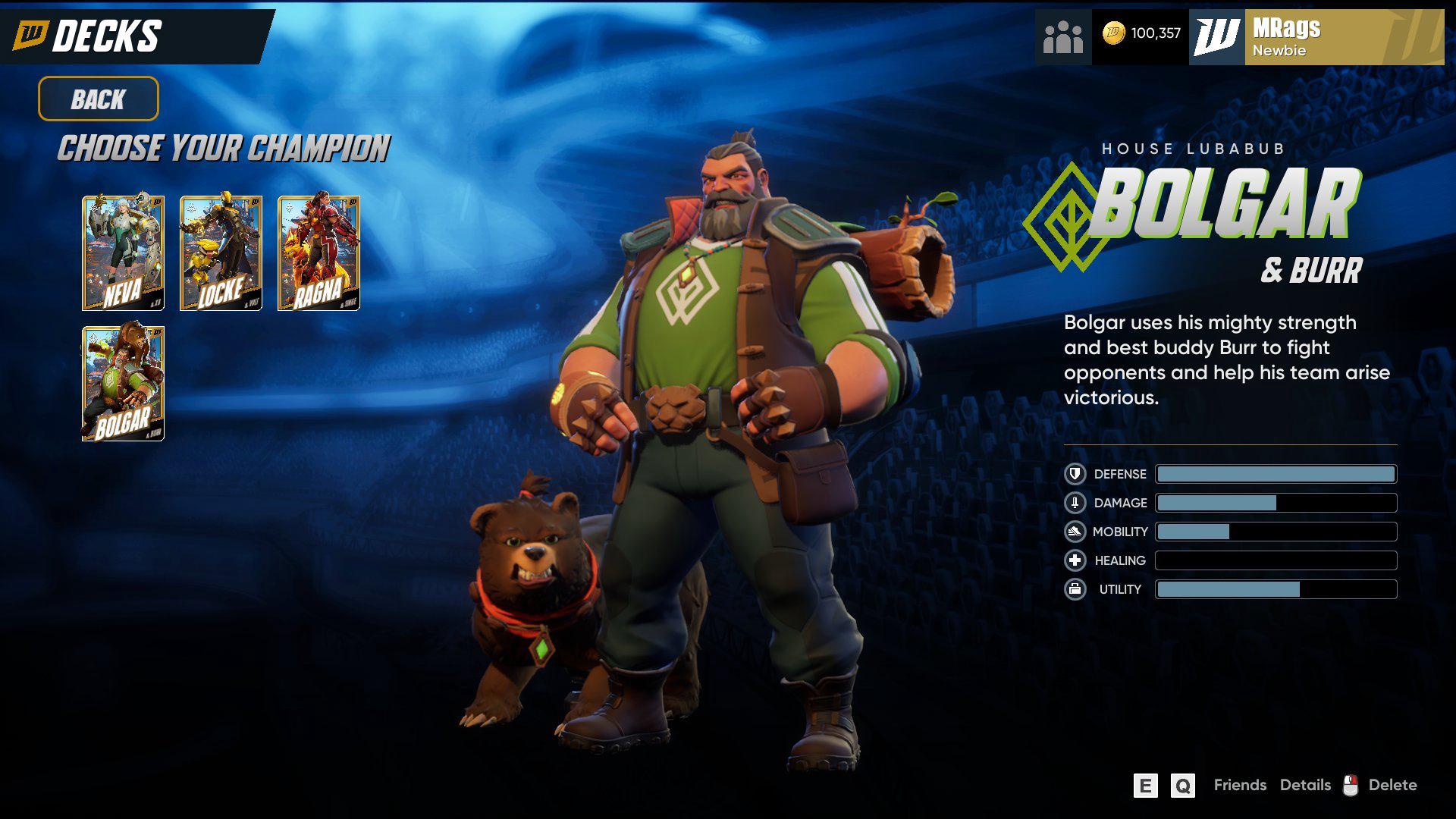Open the Friends option in footer
1456x819 pixels.
click(x=1239, y=785)
